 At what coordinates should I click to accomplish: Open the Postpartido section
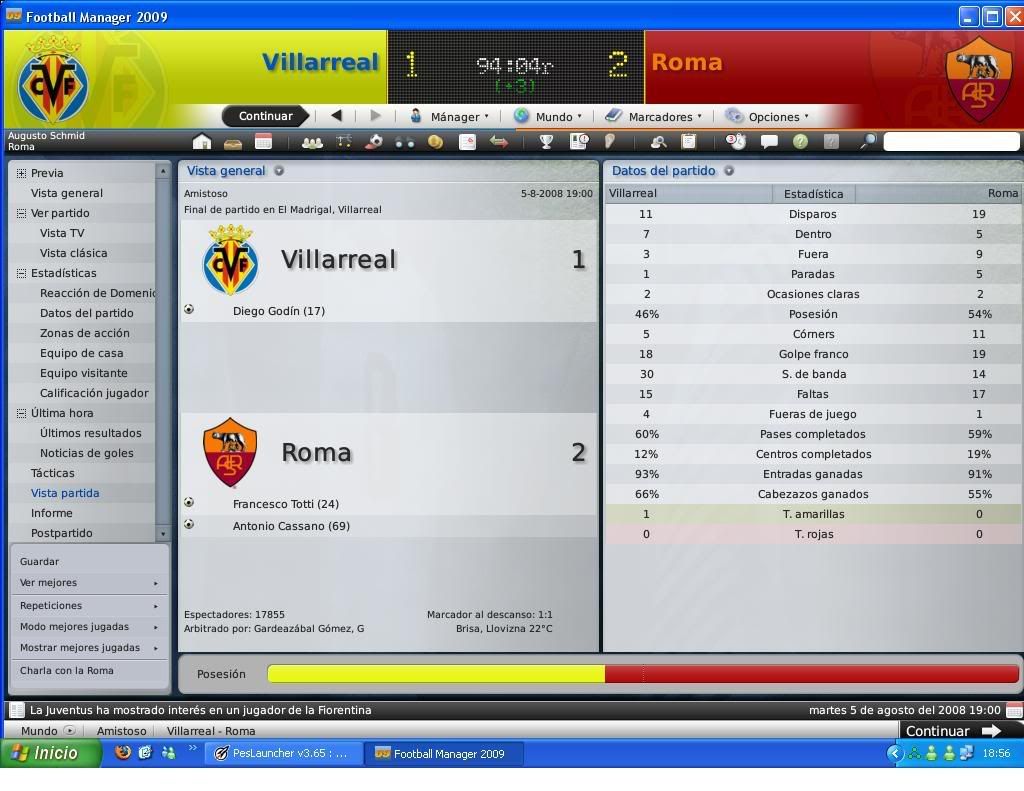click(61, 533)
